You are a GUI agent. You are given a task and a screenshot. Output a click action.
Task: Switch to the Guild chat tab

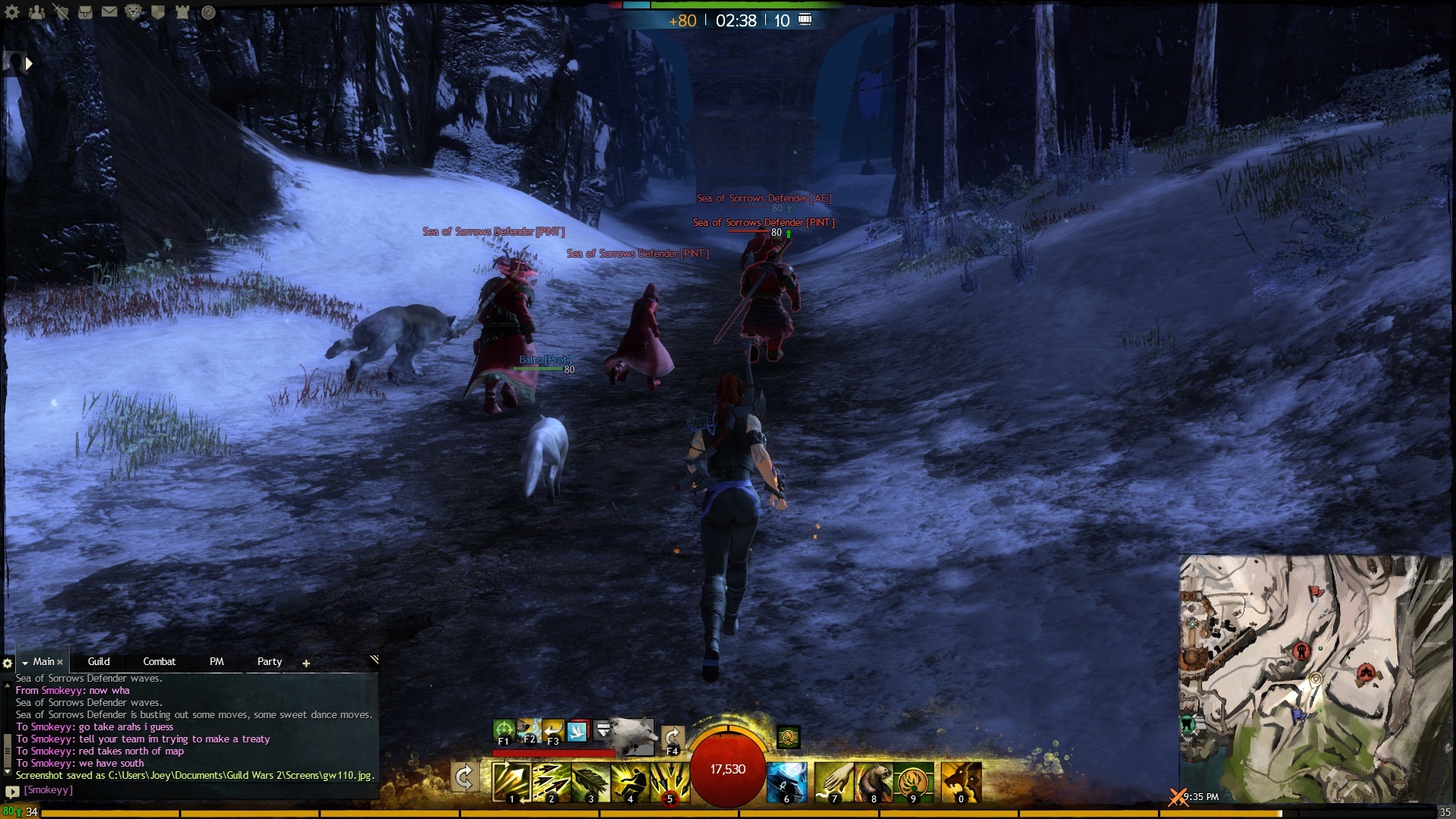coord(99,661)
